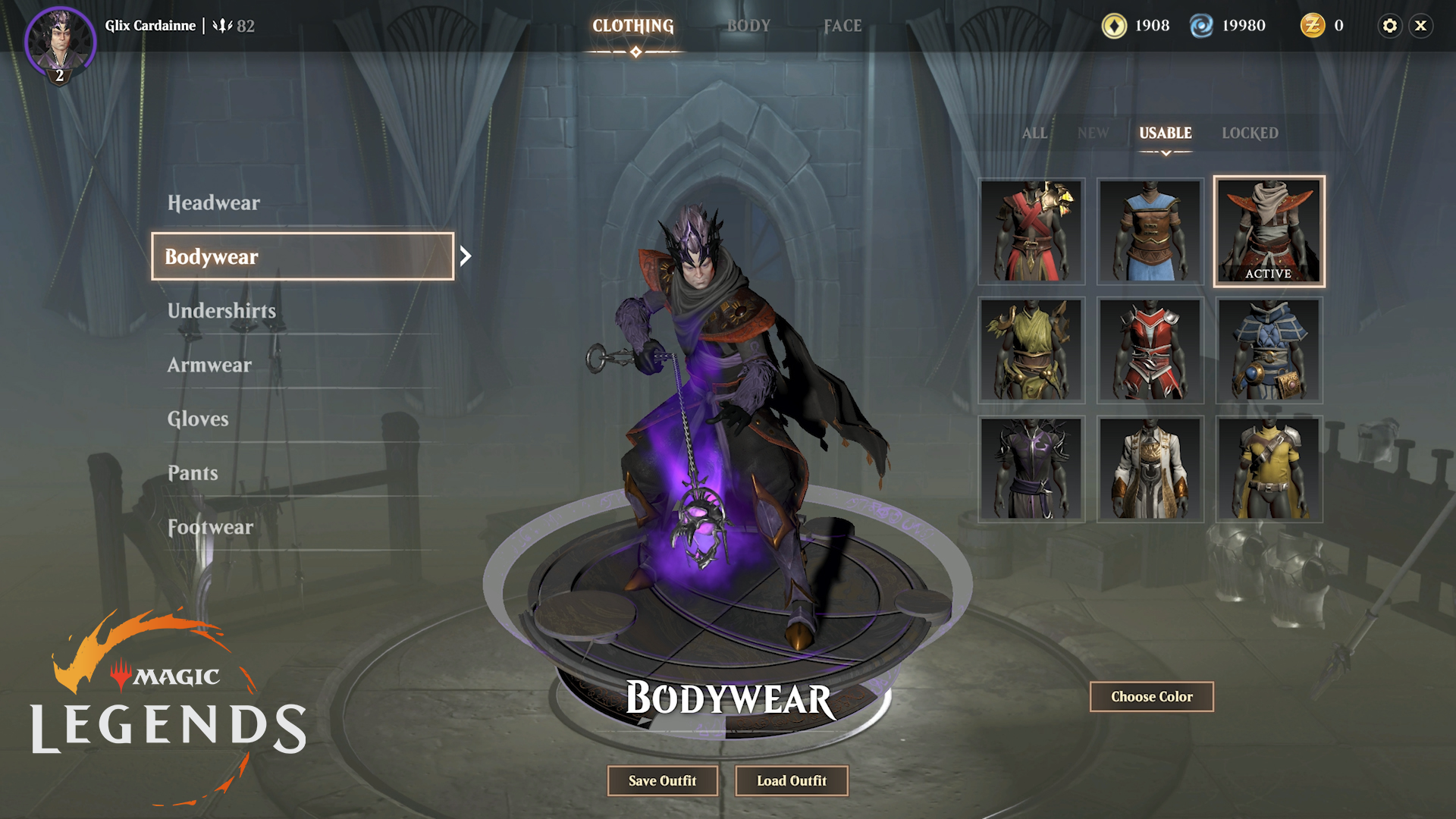Open the Undershirts category

pyautogui.click(x=221, y=311)
